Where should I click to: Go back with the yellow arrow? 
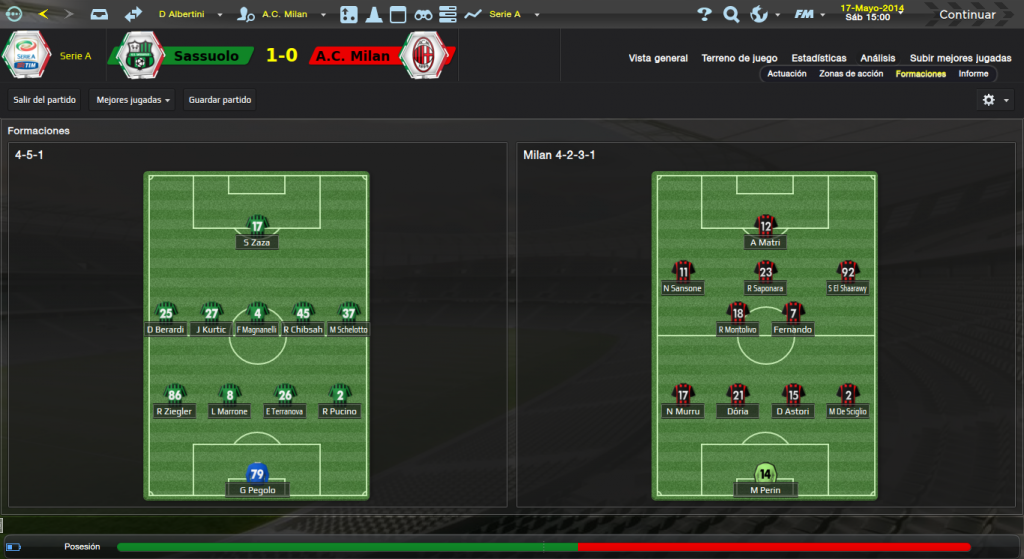pos(43,14)
